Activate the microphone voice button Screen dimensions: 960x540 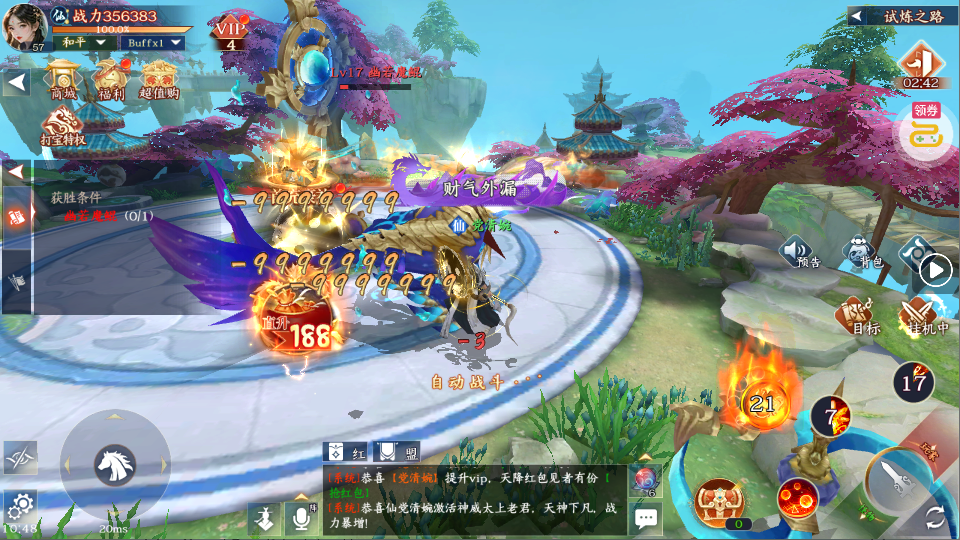299,516
